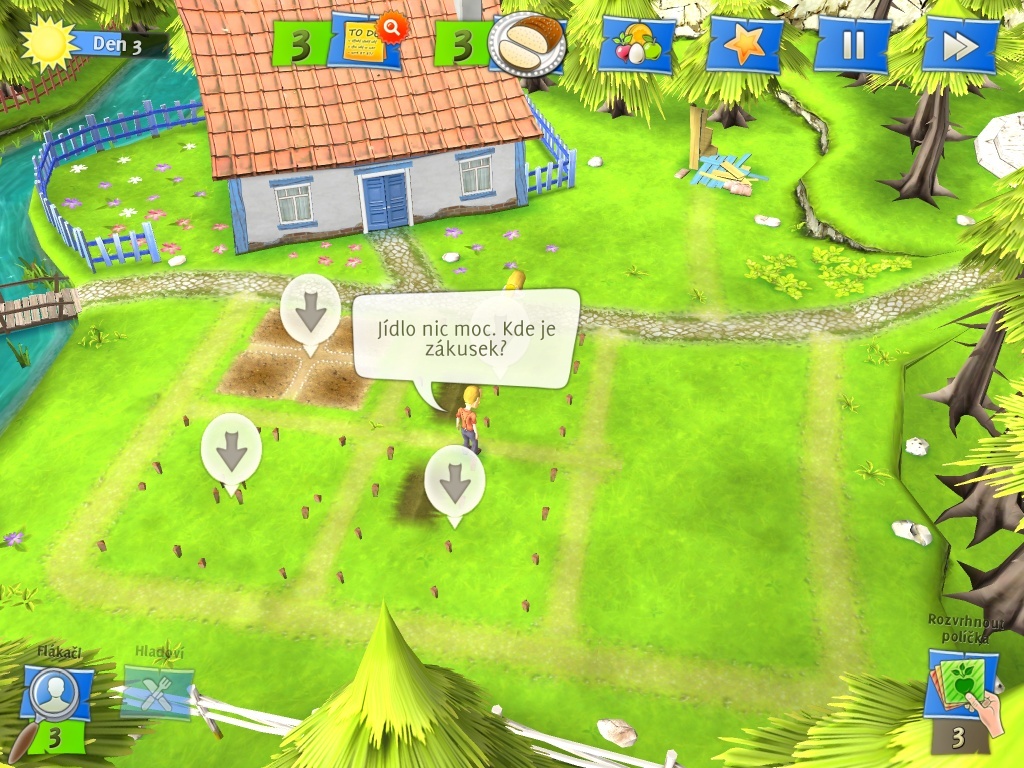Open the bread food supply icon

click(527, 43)
